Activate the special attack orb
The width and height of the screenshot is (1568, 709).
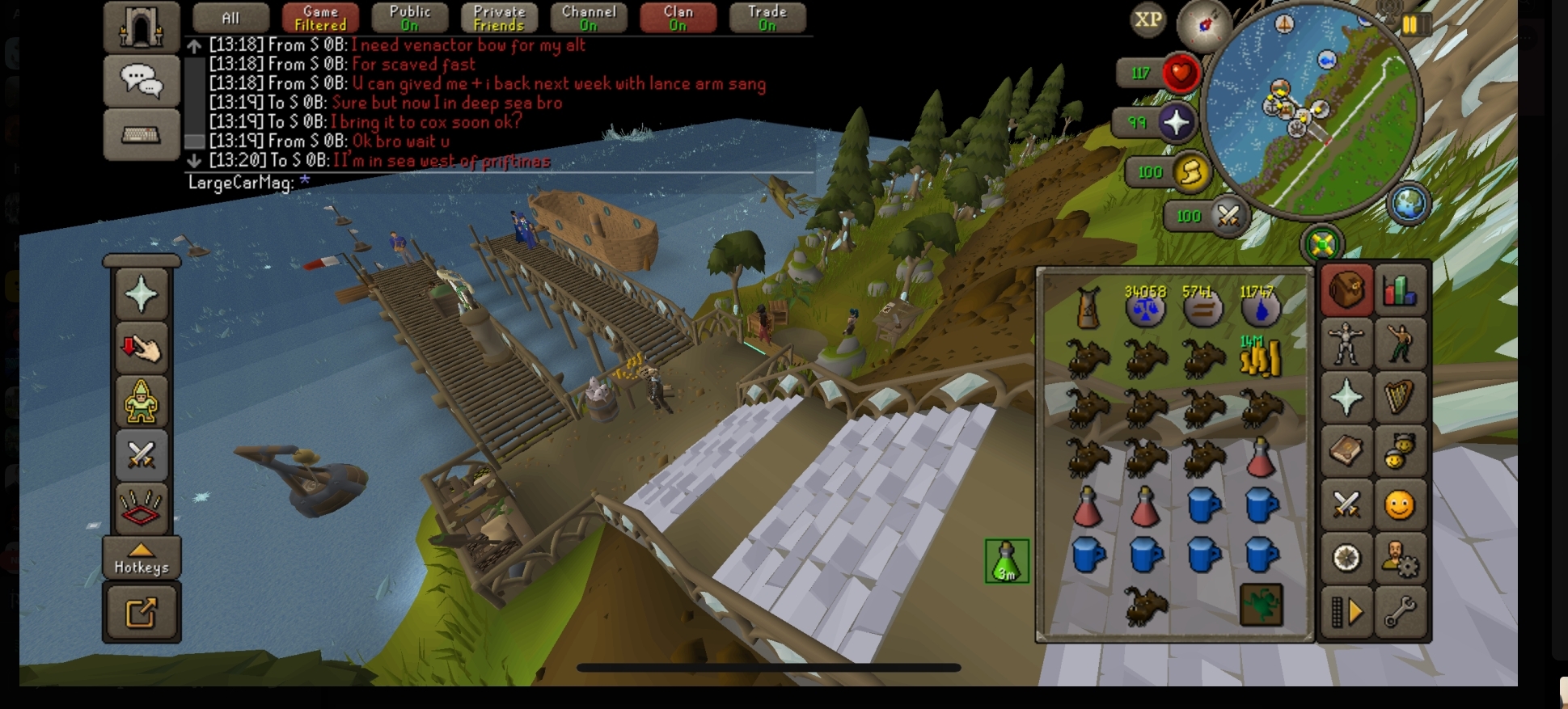click(x=1228, y=216)
